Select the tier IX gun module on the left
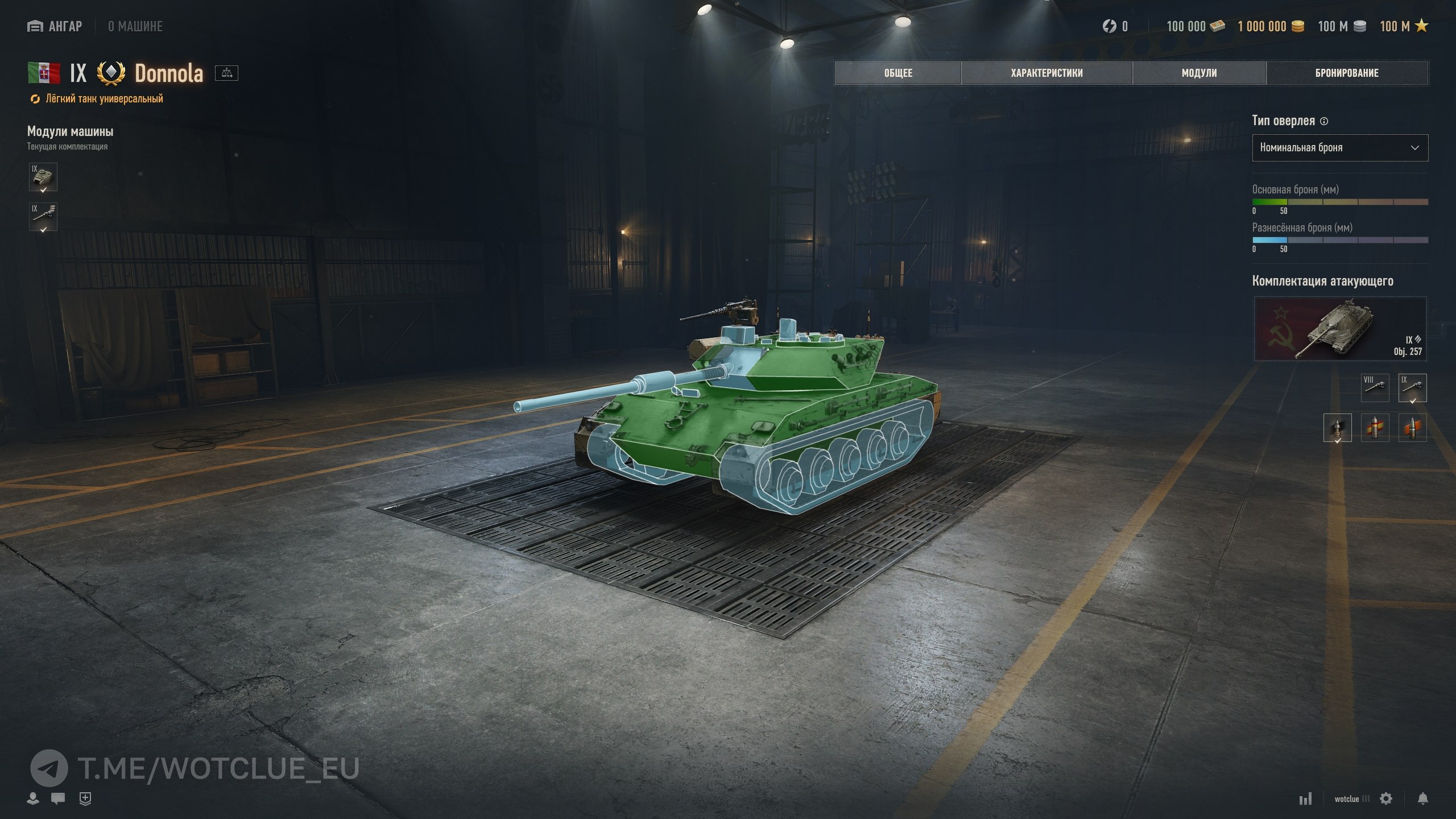 [x=43, y=217]
